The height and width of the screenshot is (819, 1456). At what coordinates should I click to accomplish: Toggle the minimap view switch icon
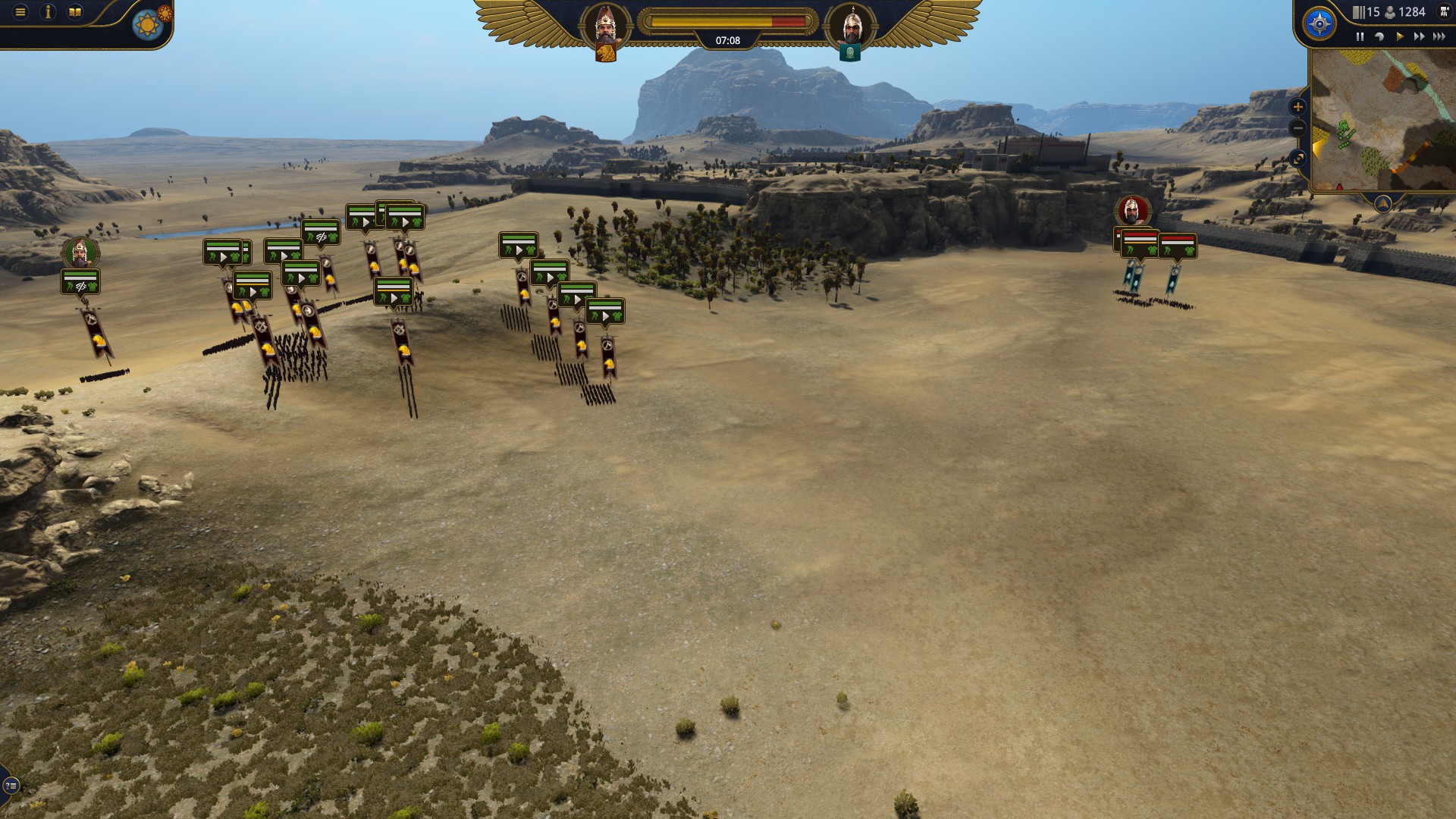coord(1298,158)
